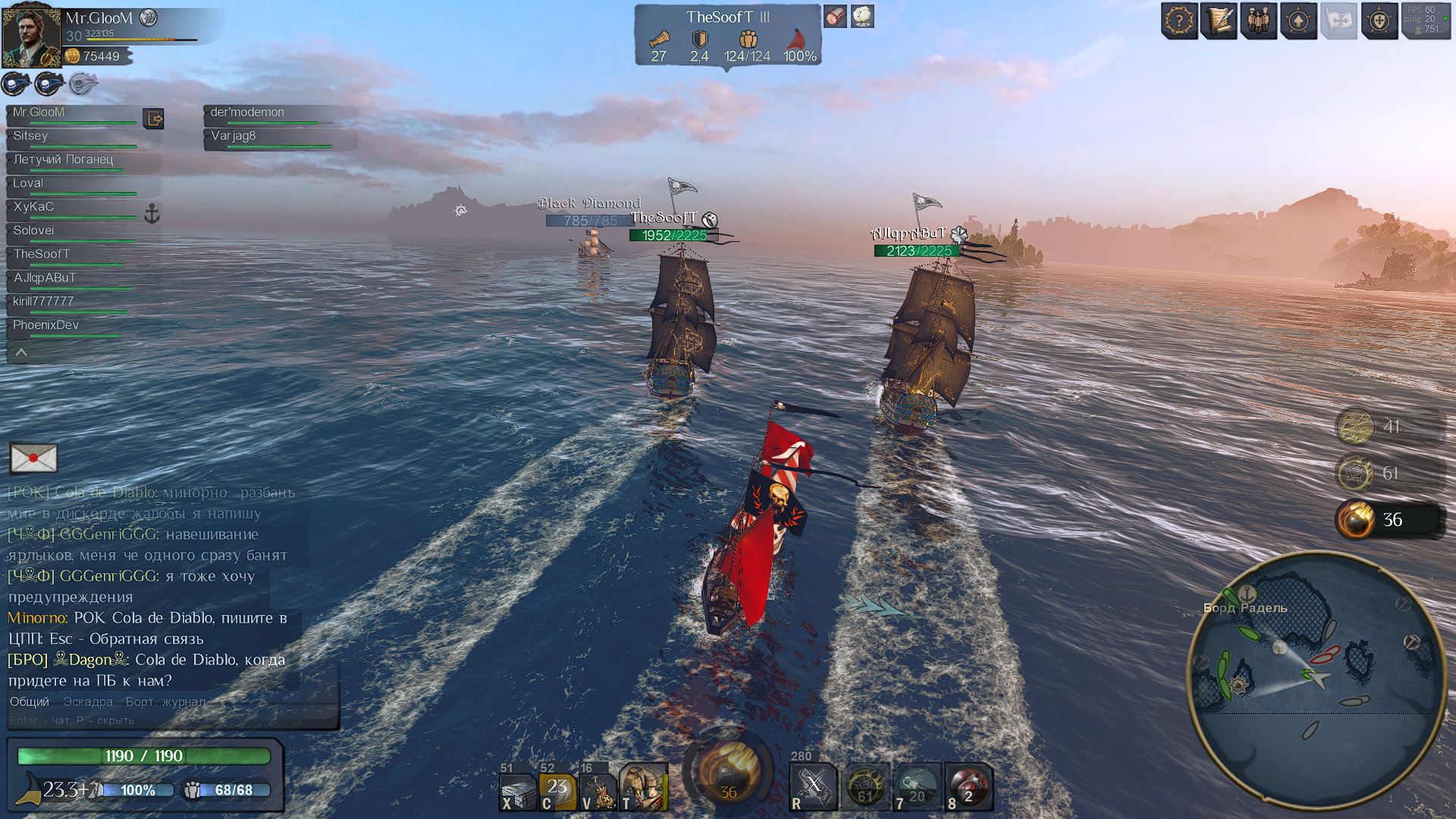Select squad member TheSoofT in list
This screenshot has height=819, width=1456.
coord(42,254)
